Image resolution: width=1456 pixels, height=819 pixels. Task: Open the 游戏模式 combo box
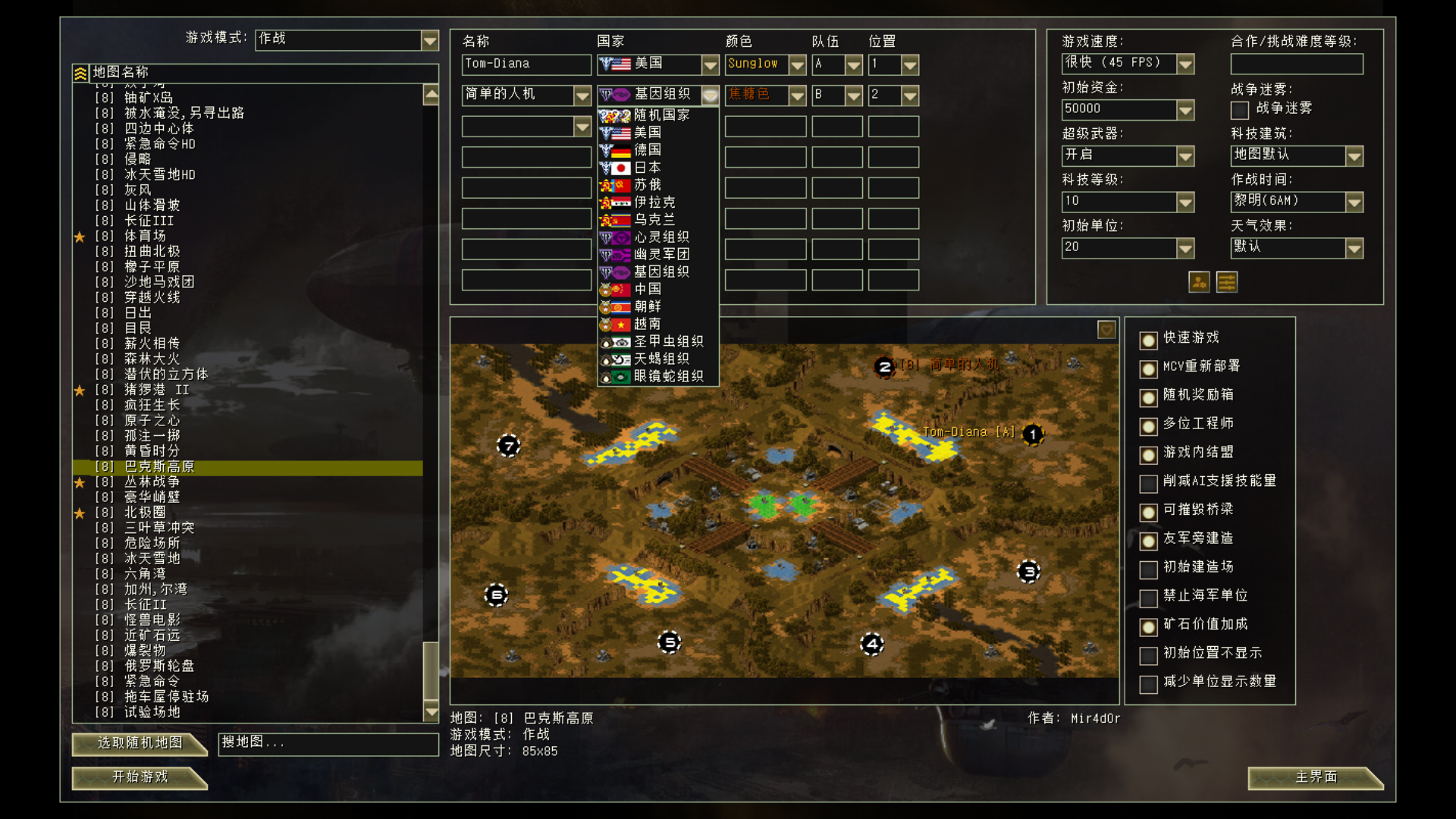(431, 39)
